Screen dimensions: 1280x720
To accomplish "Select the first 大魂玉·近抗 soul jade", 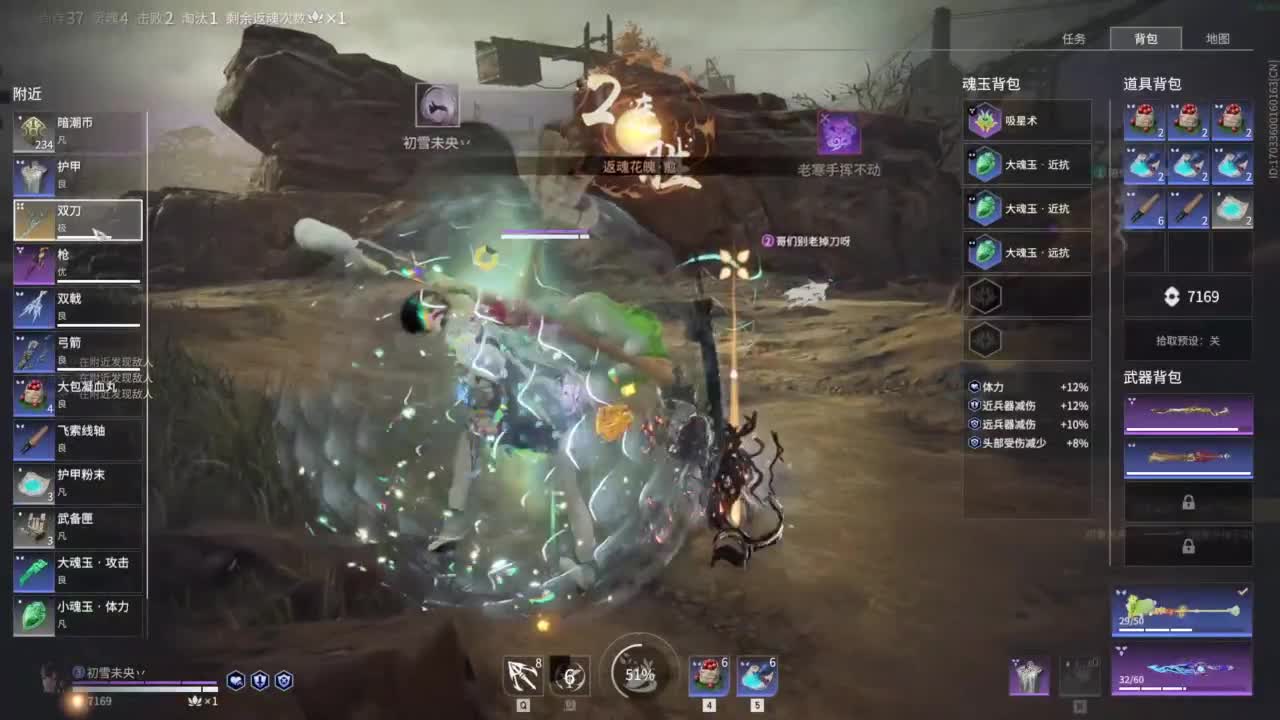I will point(985,165).
